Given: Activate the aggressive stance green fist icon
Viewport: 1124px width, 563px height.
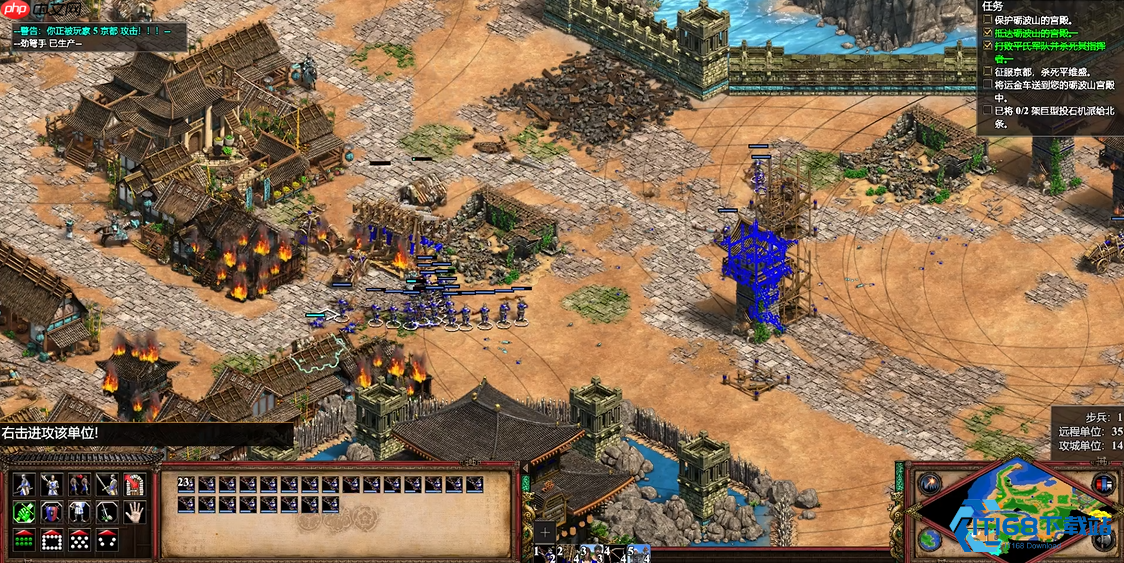Looking at the screenshot, I should click(x=24, y=513).
